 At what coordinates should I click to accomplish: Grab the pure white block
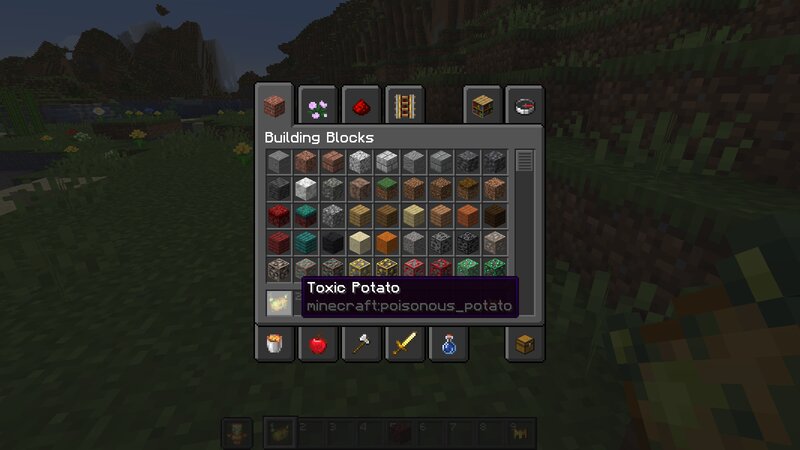[305, 188]
